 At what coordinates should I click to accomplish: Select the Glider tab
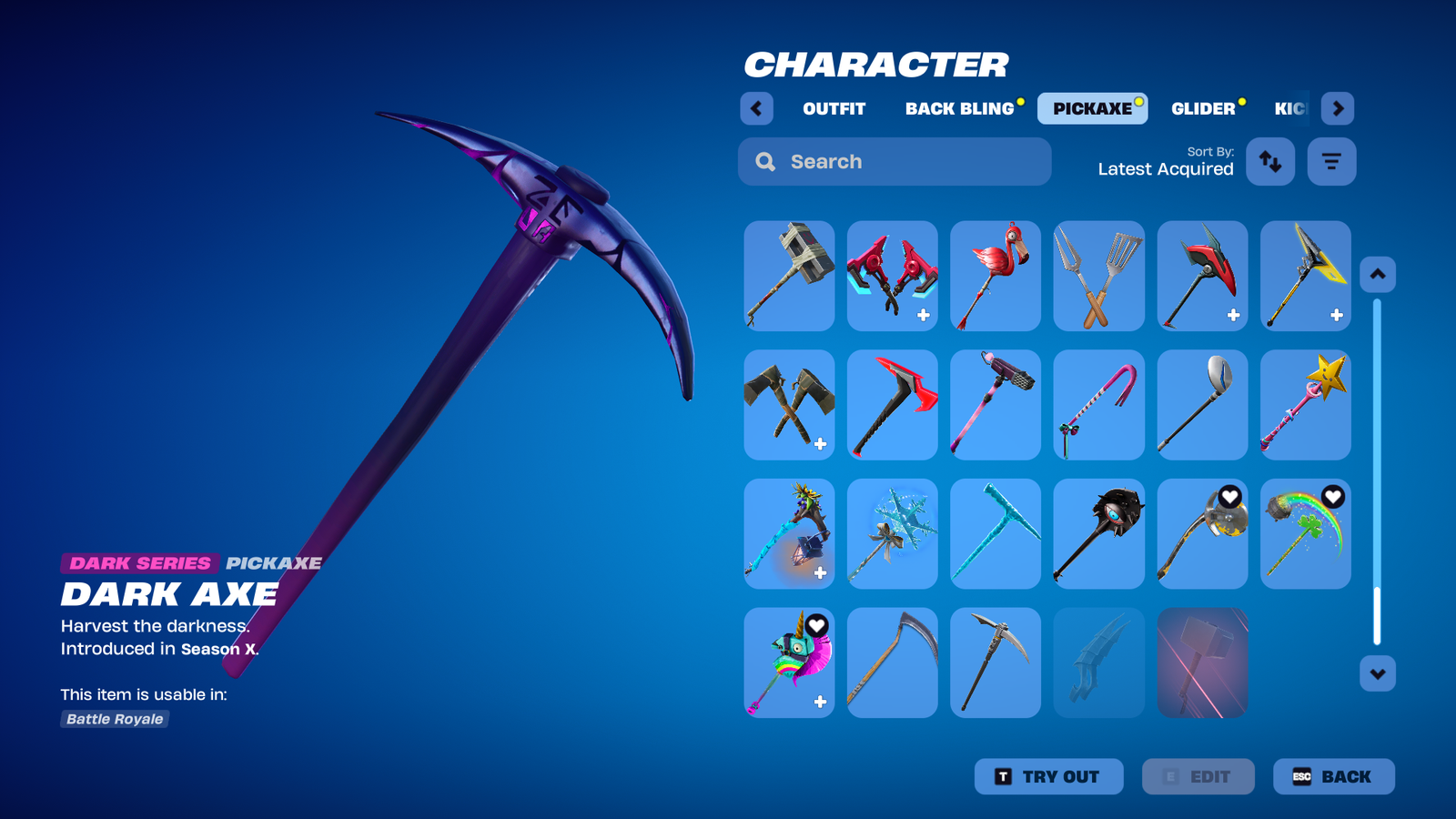1203,108
